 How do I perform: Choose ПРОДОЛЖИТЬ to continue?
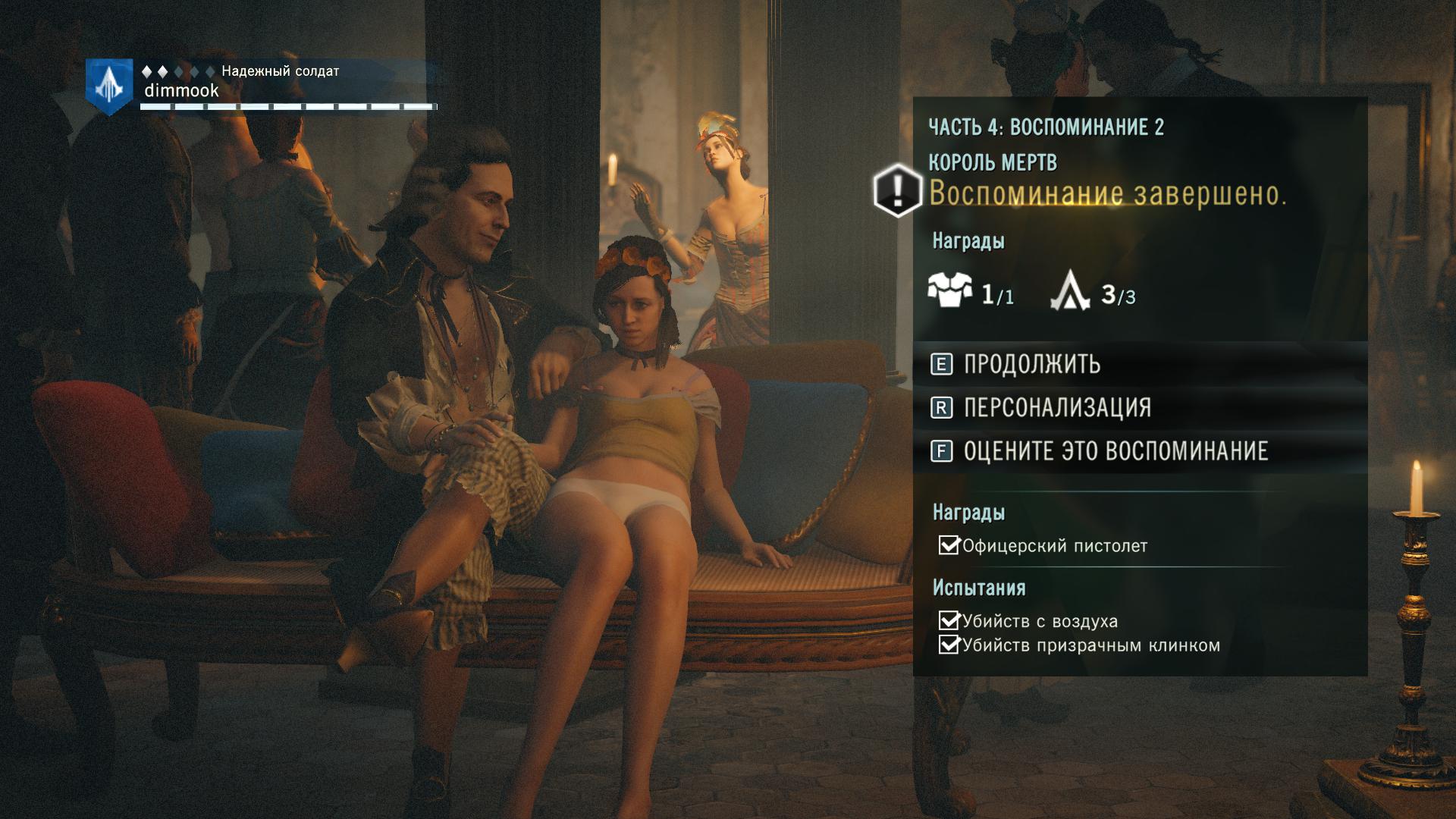1031,365
